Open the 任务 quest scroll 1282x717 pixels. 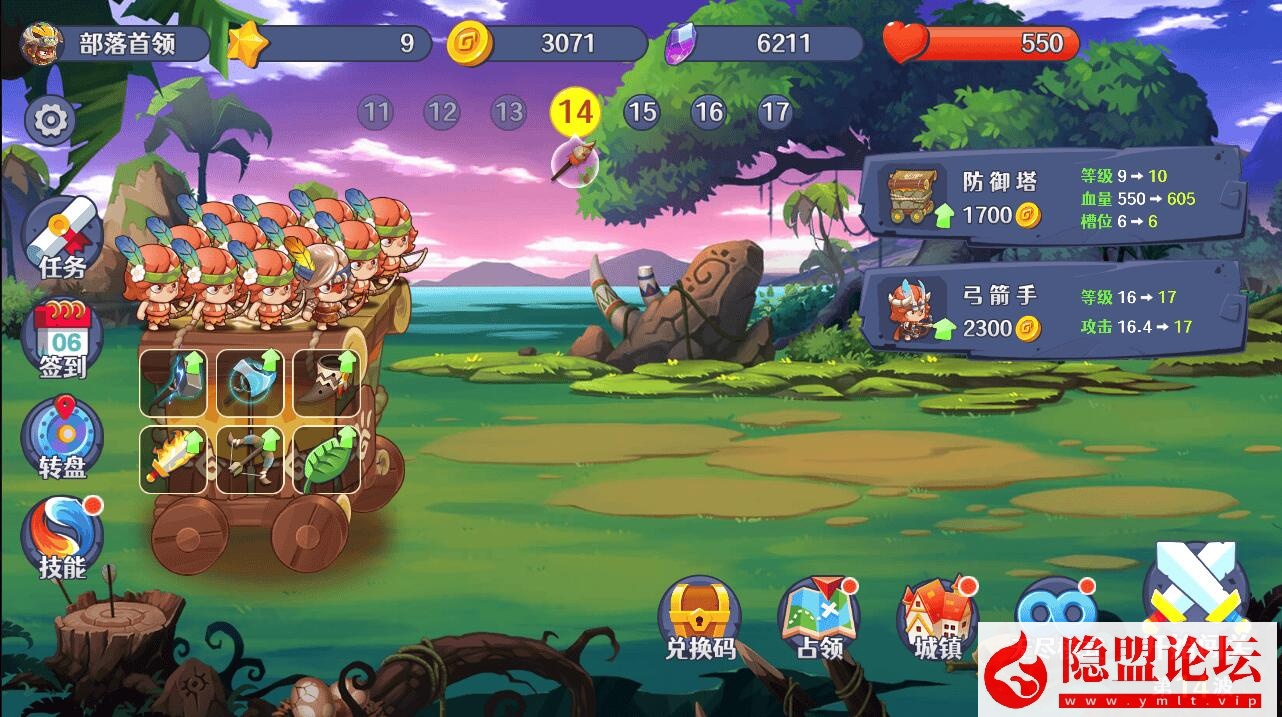pos(62,239)
